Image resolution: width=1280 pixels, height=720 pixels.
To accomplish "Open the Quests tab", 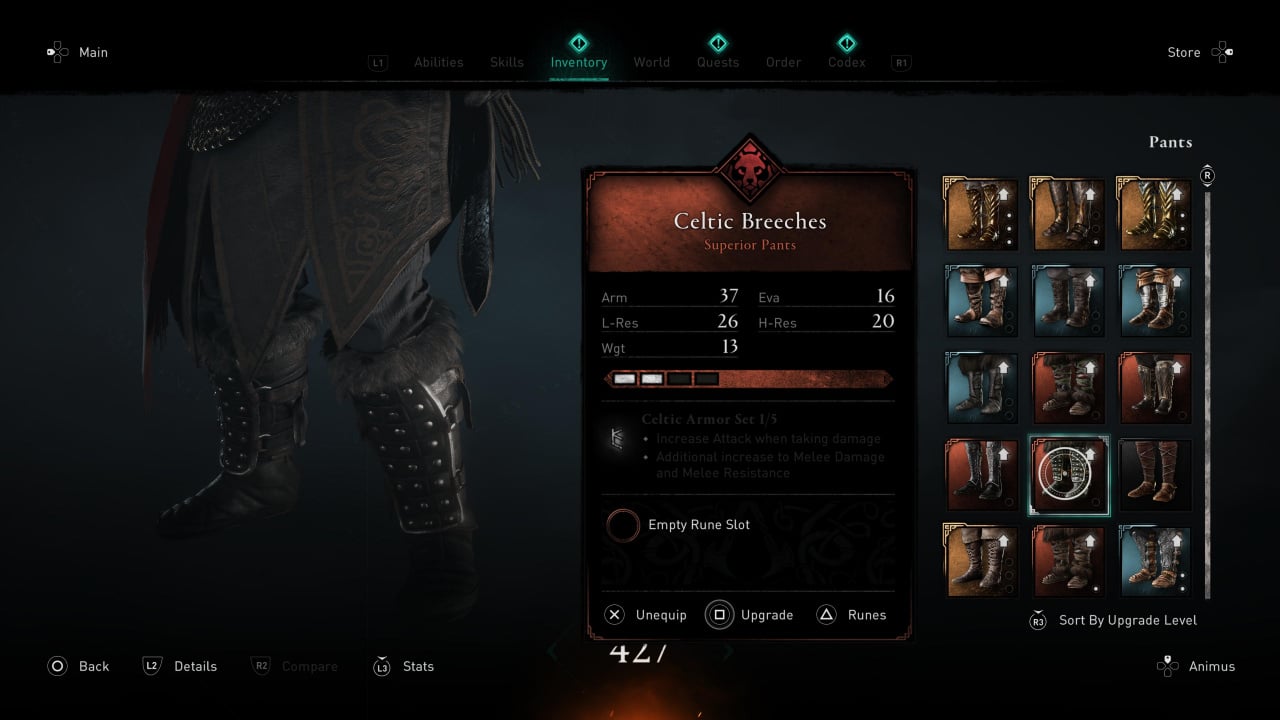I will [717, 62].
